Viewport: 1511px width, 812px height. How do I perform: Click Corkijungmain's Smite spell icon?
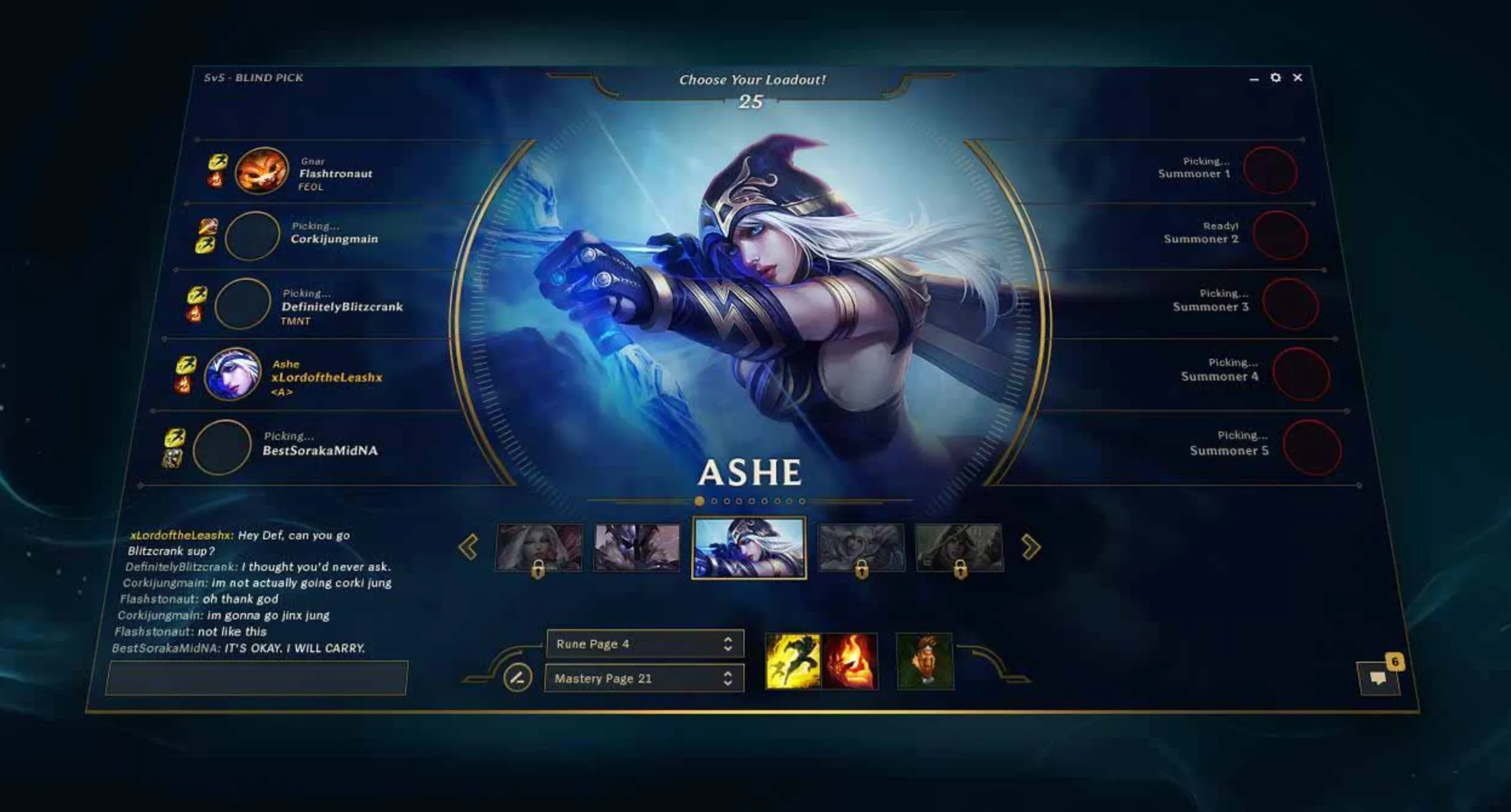pyautogui.click(x=207, y=225)
